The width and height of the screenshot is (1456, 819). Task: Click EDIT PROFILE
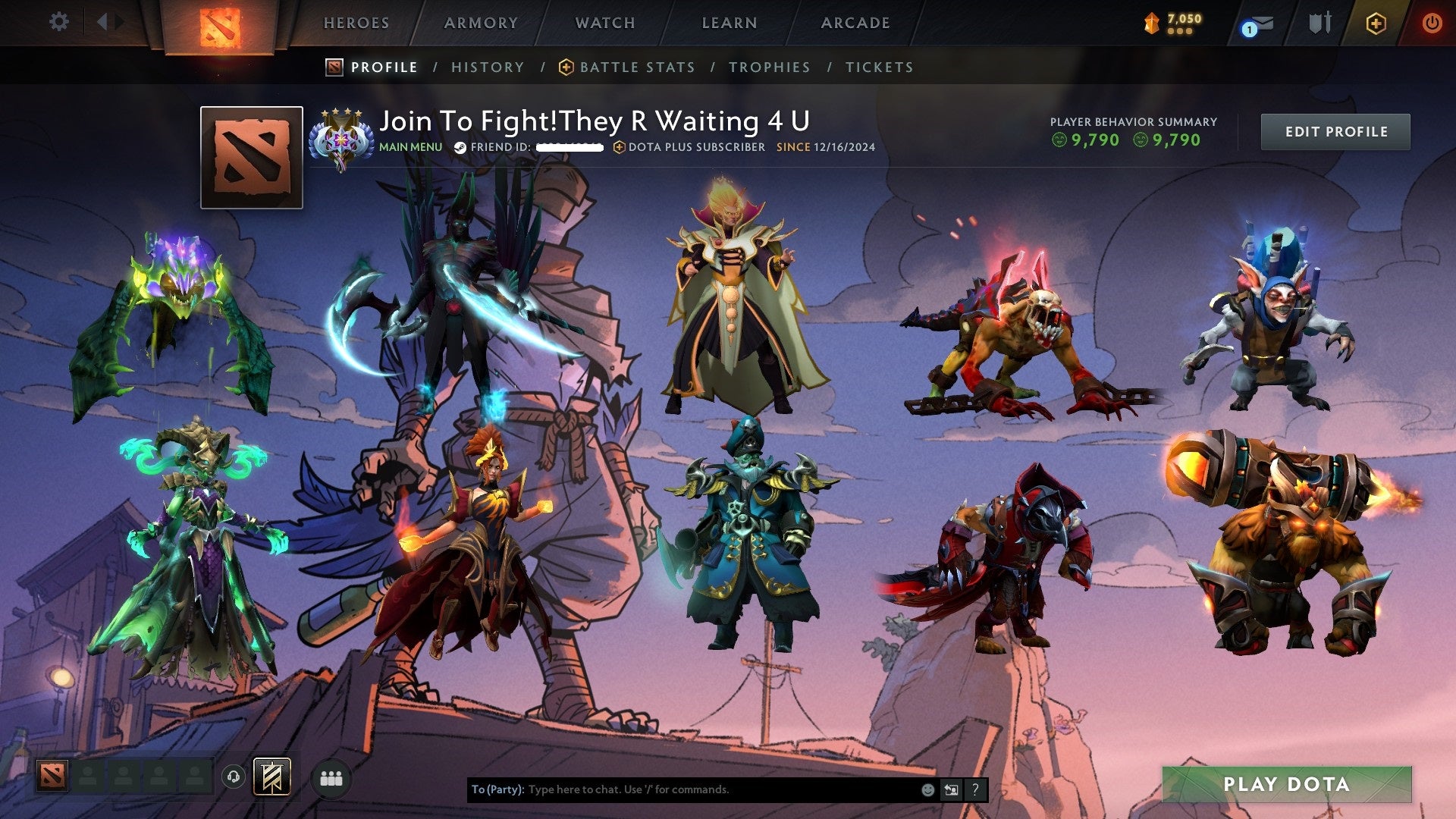coord(1335,130)
